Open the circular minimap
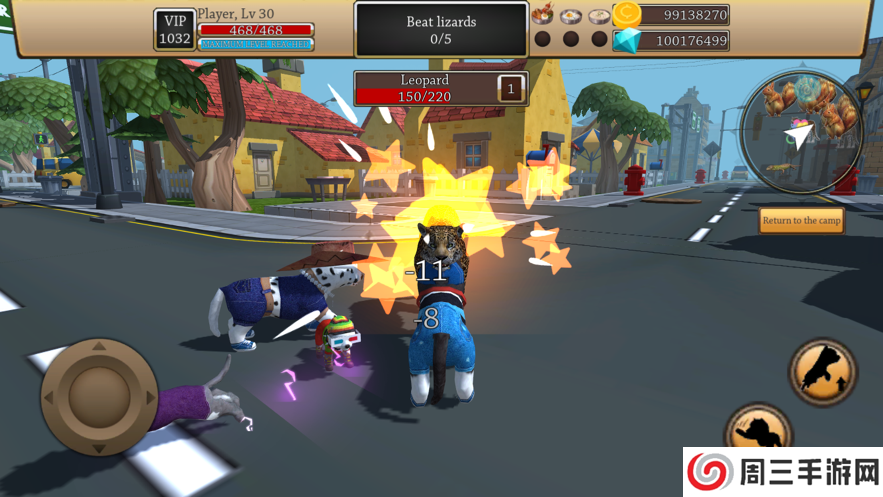The height and width of the screenshot is (497, 883). pyautogui.click(x=801, y=131)
